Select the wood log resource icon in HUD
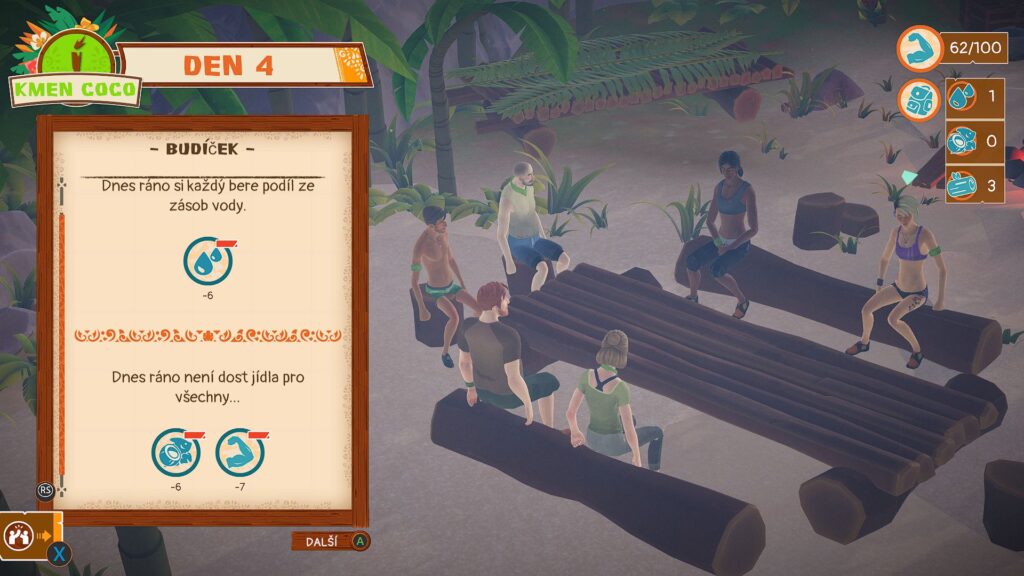Image resolution: width=1024 pixels, height=576 pixels. coord(961,184)
